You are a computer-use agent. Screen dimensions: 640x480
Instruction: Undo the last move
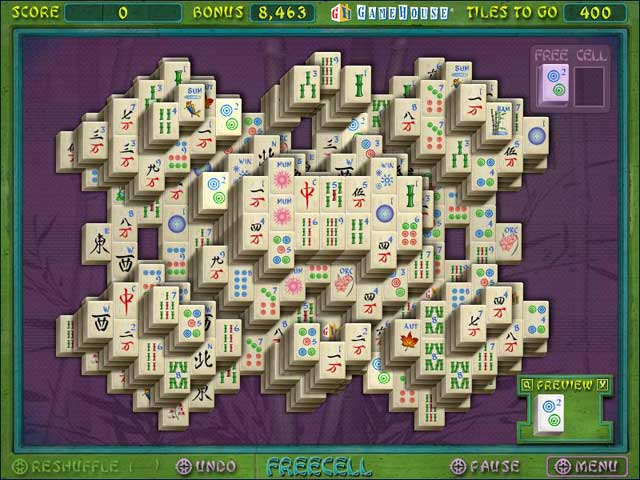click(x=207, y=465)
